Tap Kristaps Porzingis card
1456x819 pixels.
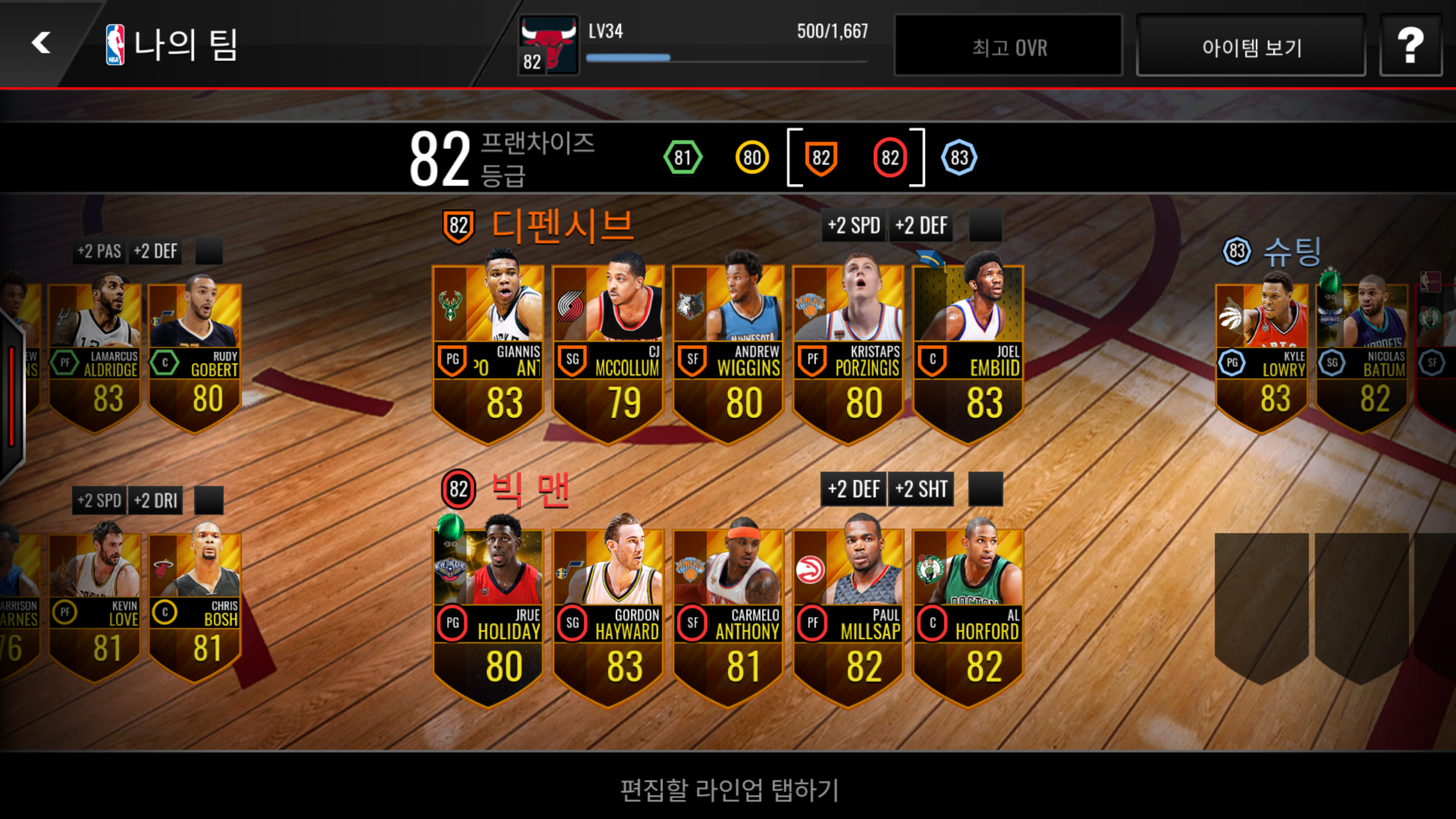(848, 353)
